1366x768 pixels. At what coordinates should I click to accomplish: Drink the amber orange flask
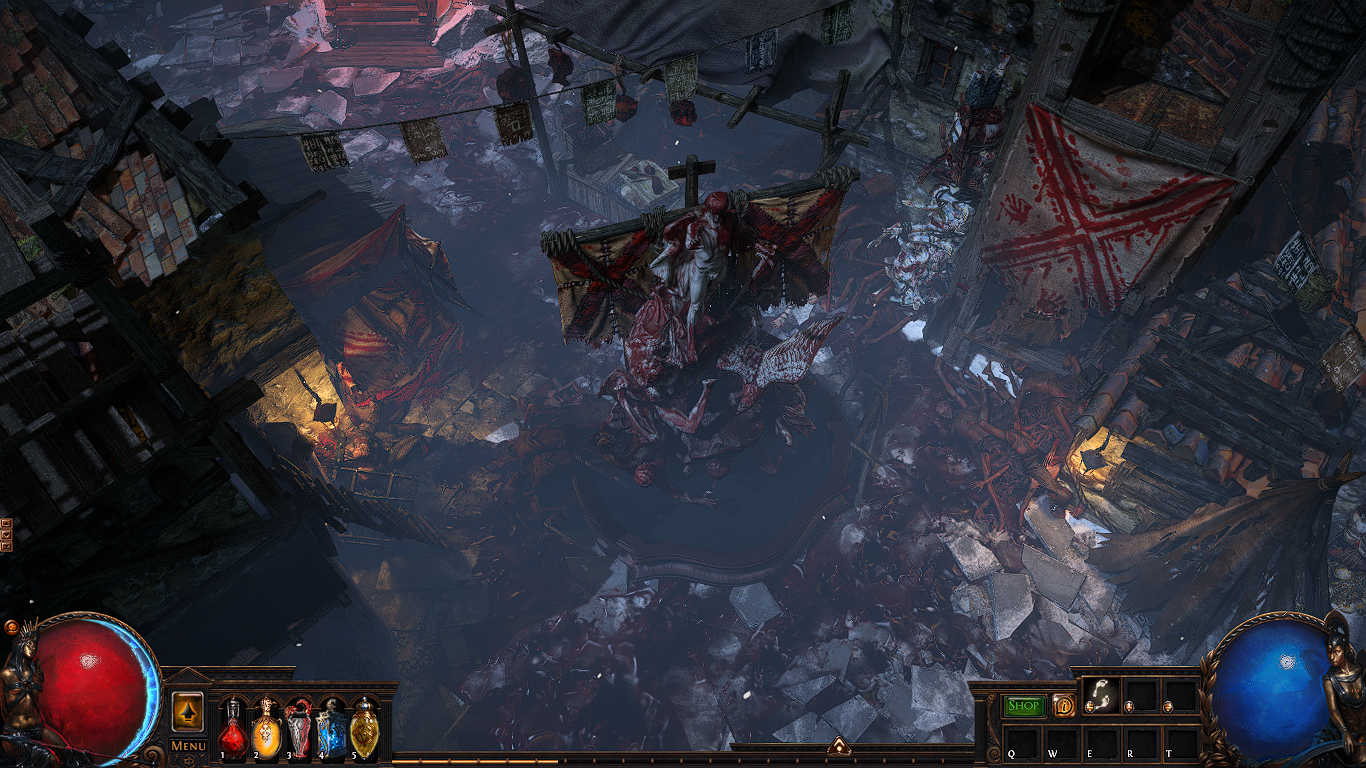(266, 727)
